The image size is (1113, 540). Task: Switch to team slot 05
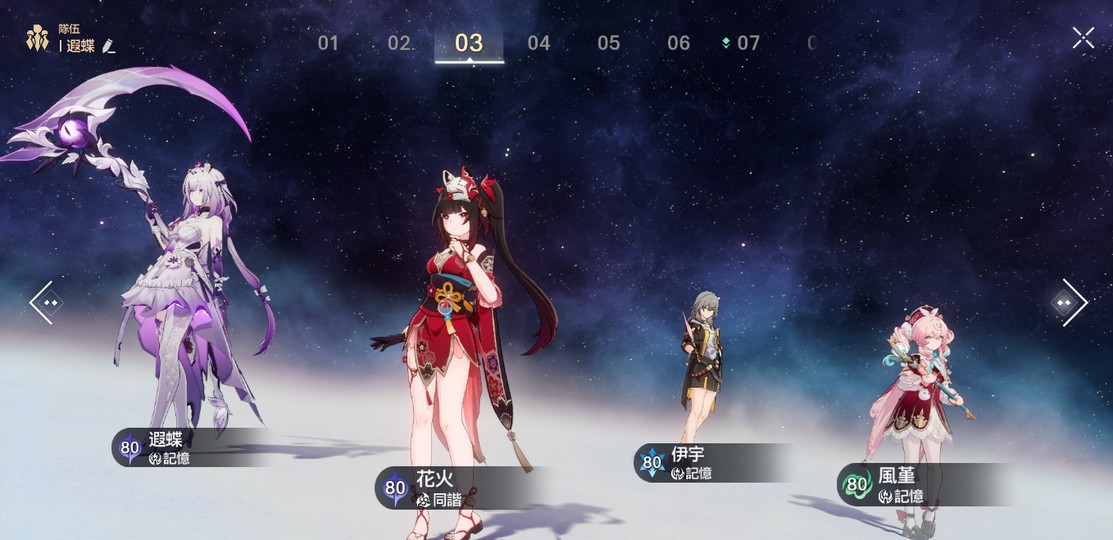coord(609,43)
